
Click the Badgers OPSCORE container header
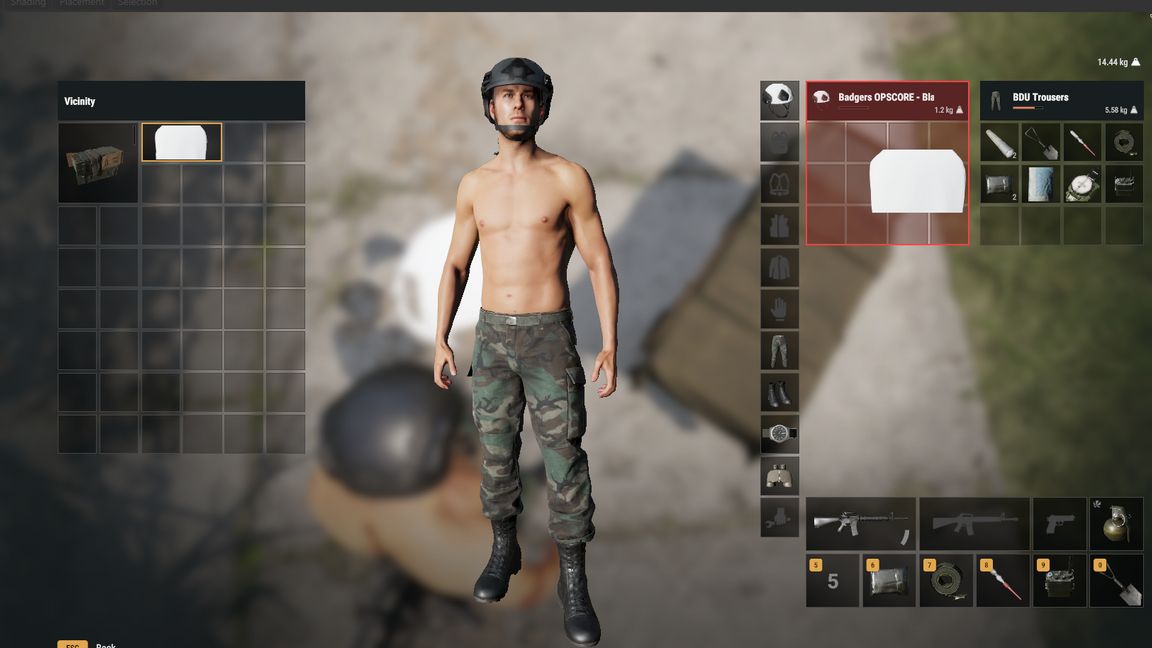tap(887, 101)
